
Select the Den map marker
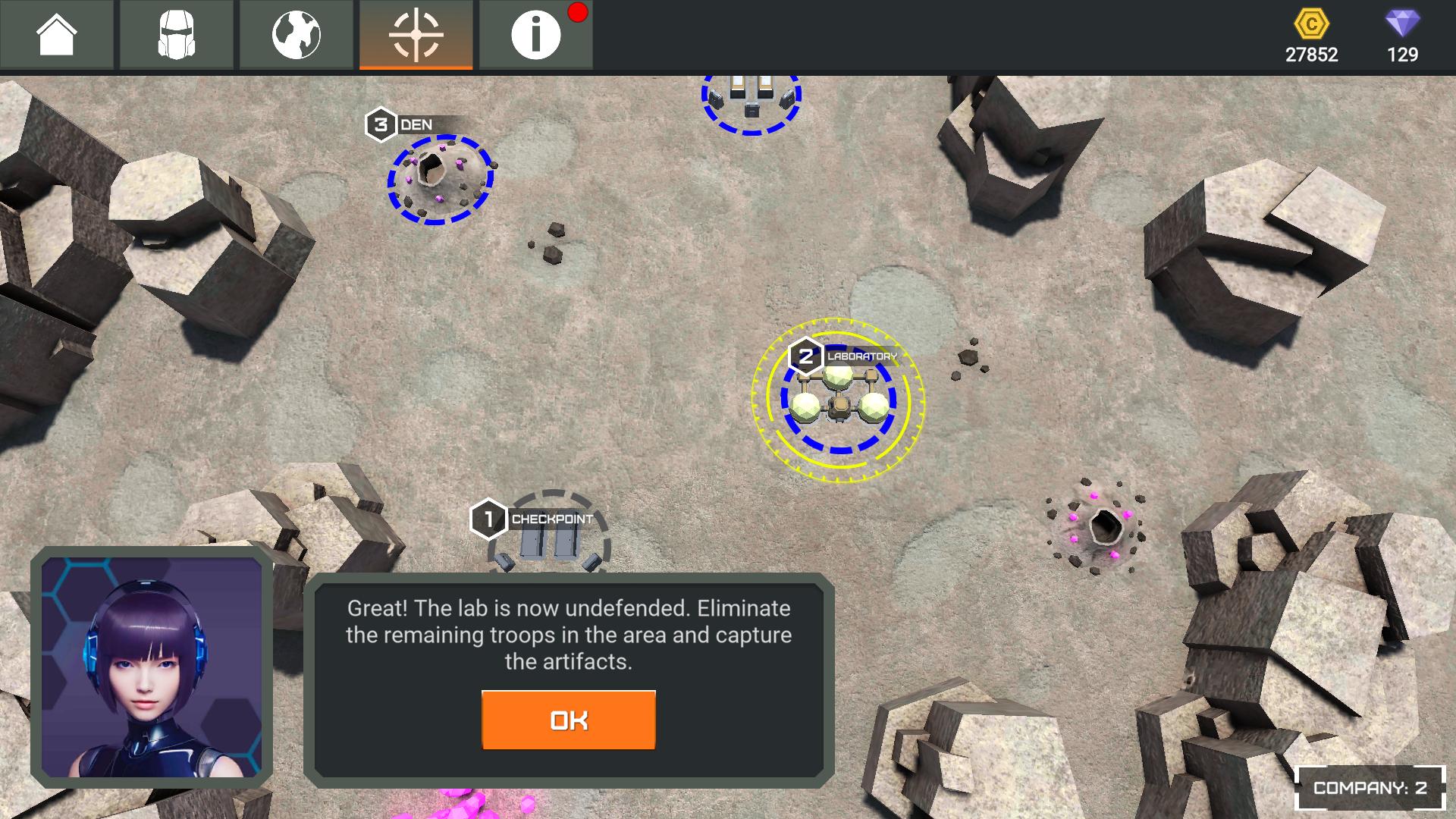tap(440, 177)
